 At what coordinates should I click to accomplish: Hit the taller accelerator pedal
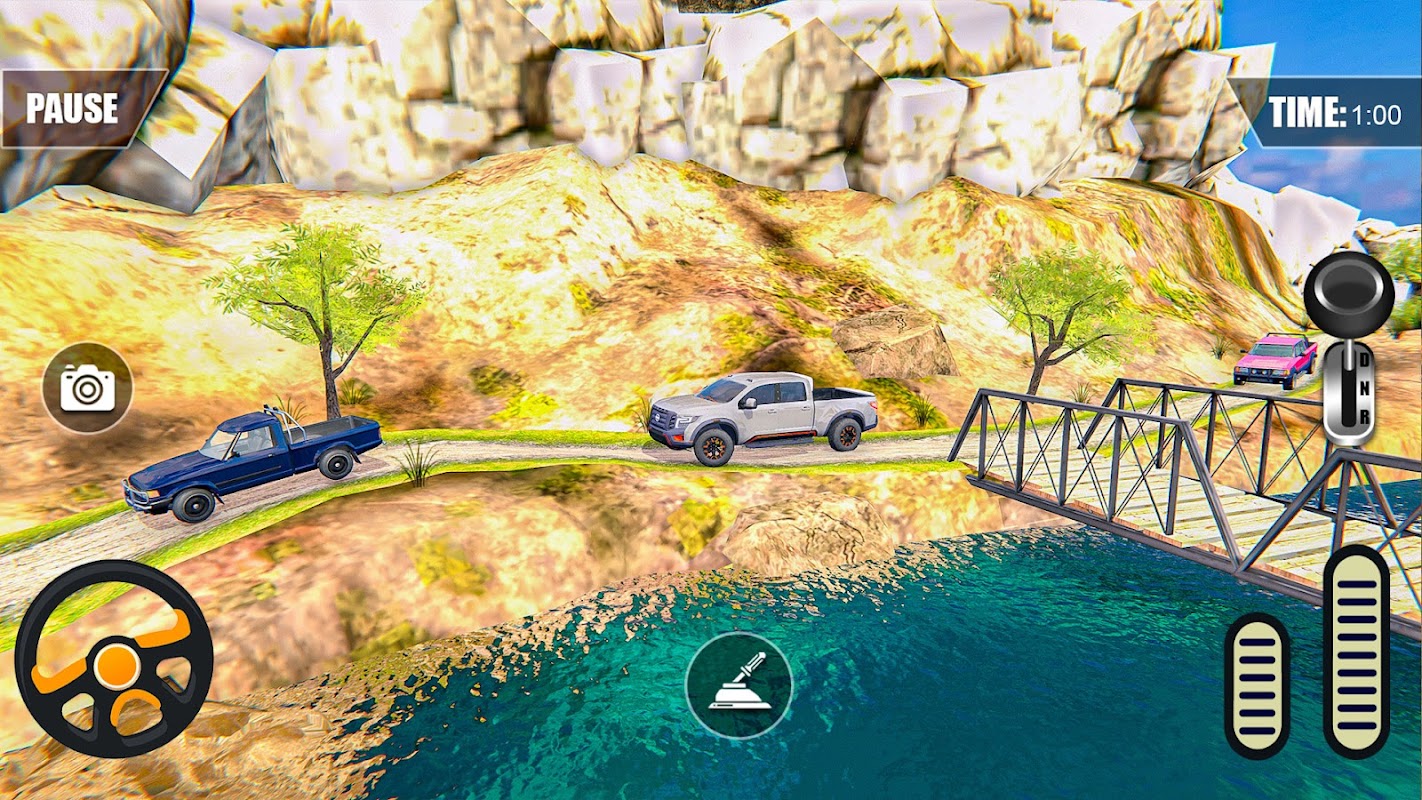click(x=1356, y=650)
